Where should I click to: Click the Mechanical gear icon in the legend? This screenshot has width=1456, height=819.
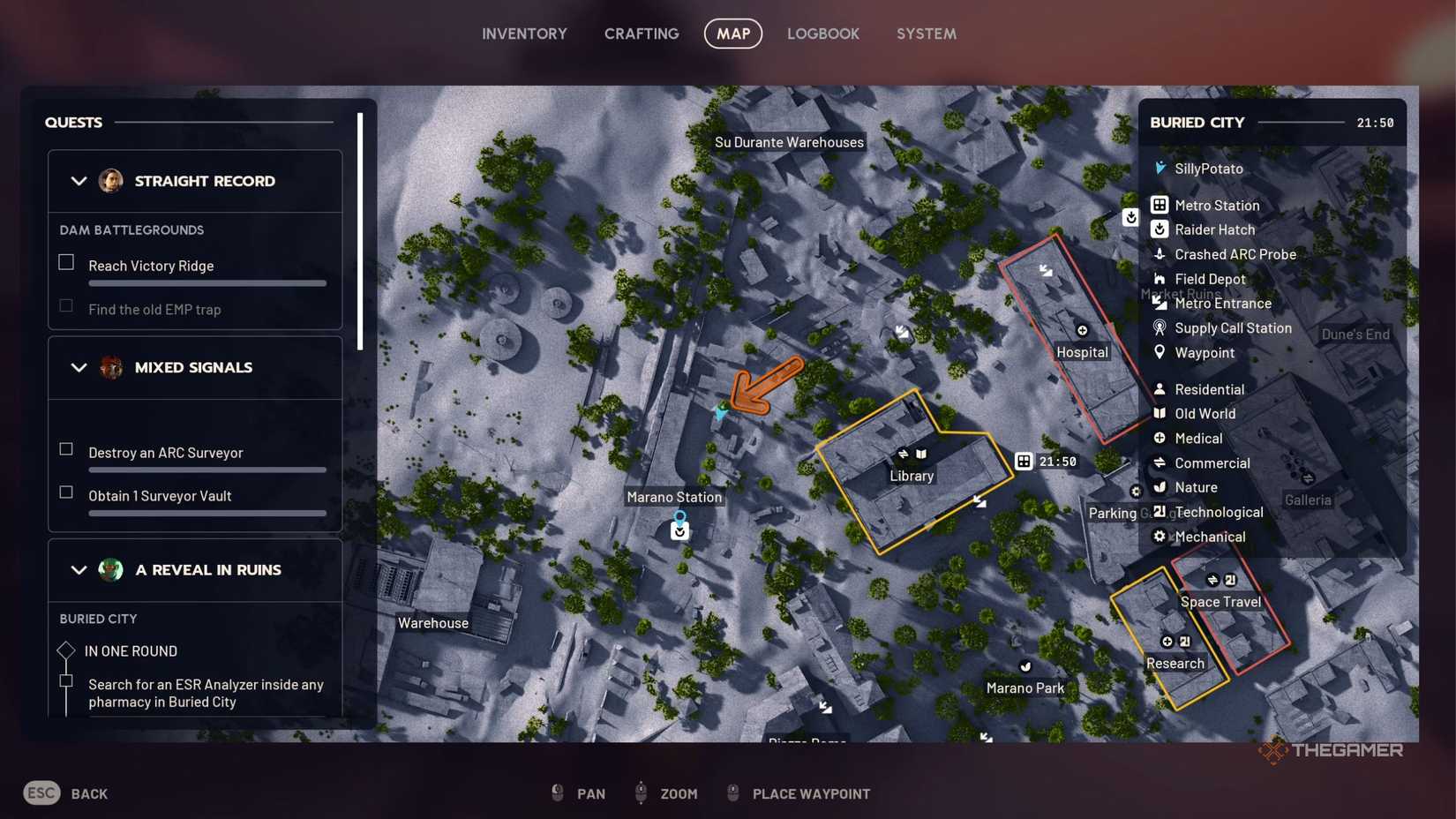[x=1160, y=536]
